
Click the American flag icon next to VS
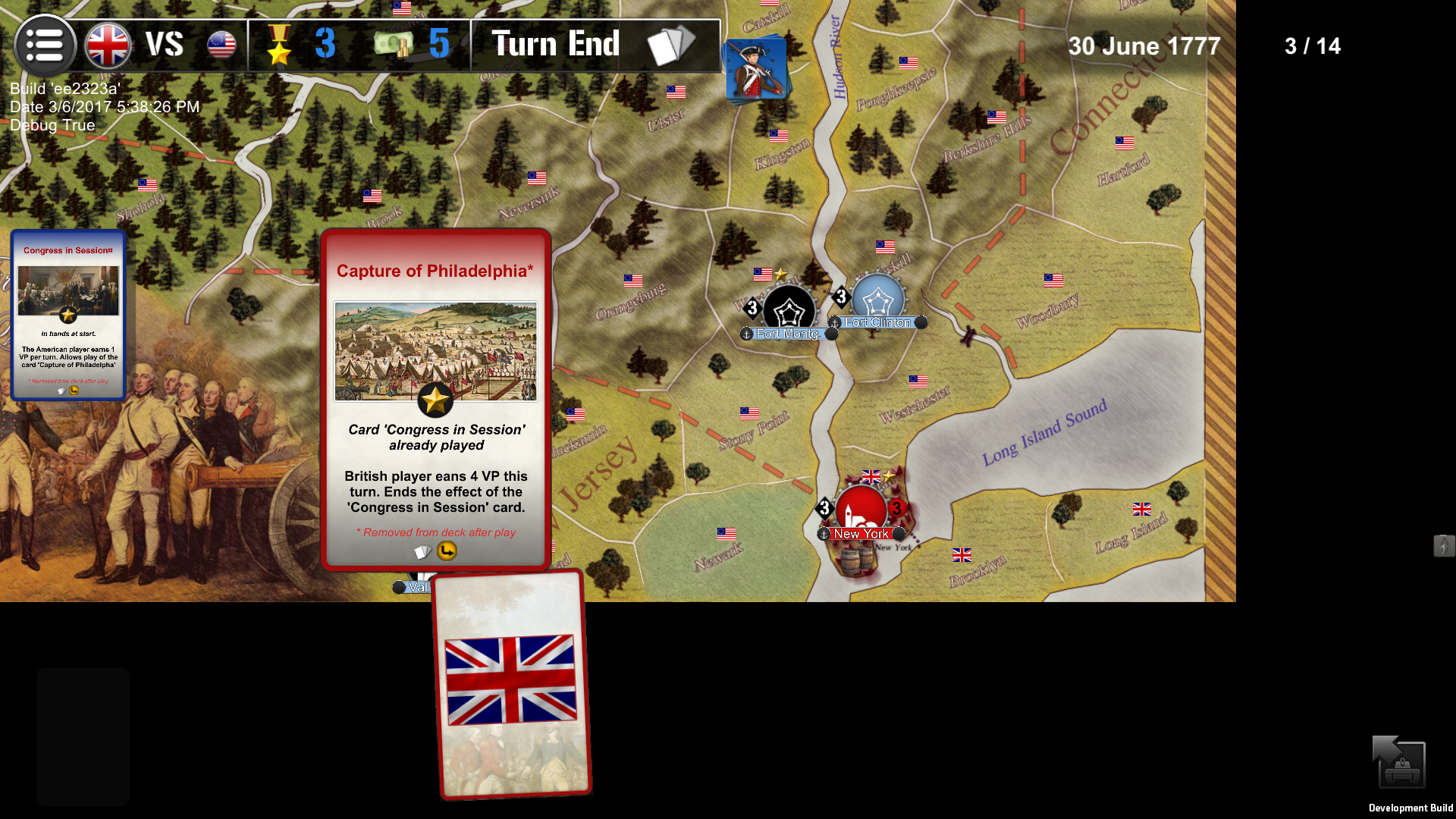pyautogui.click(x=220, y=45)
